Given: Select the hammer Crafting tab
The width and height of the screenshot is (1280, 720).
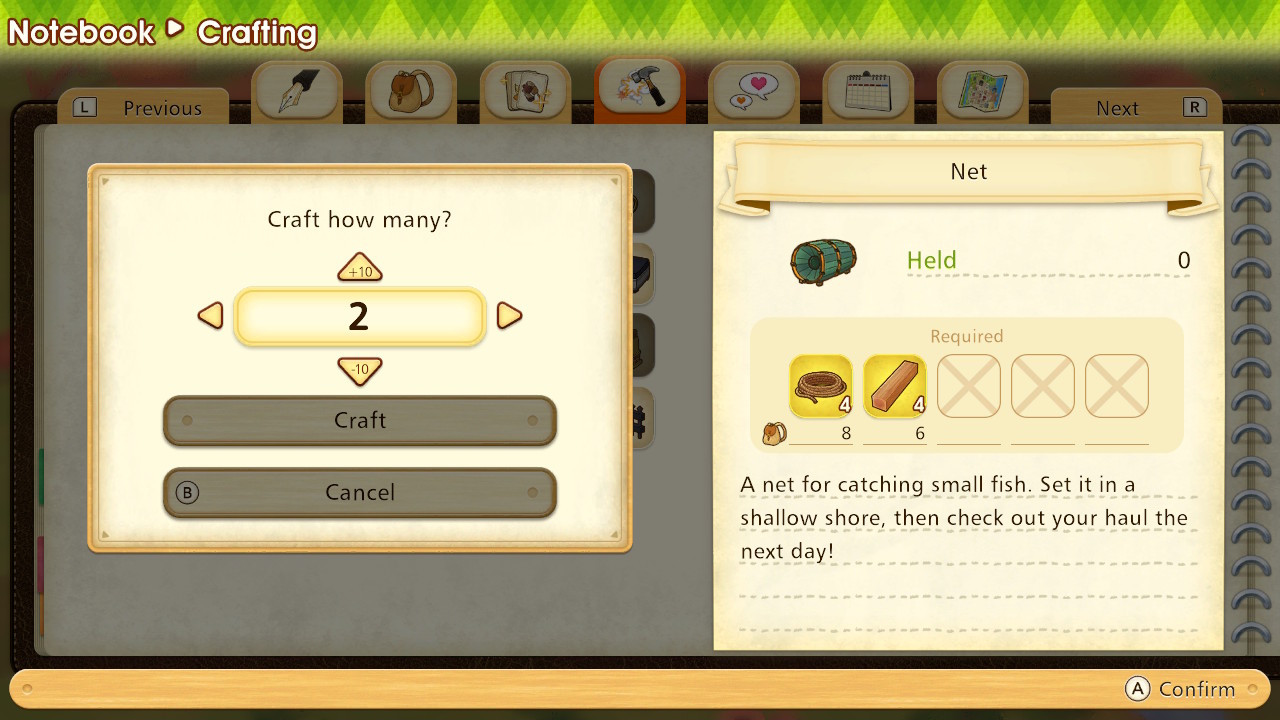Looking at the screenshot, I should pyautogui.click(x=639, y=89).
